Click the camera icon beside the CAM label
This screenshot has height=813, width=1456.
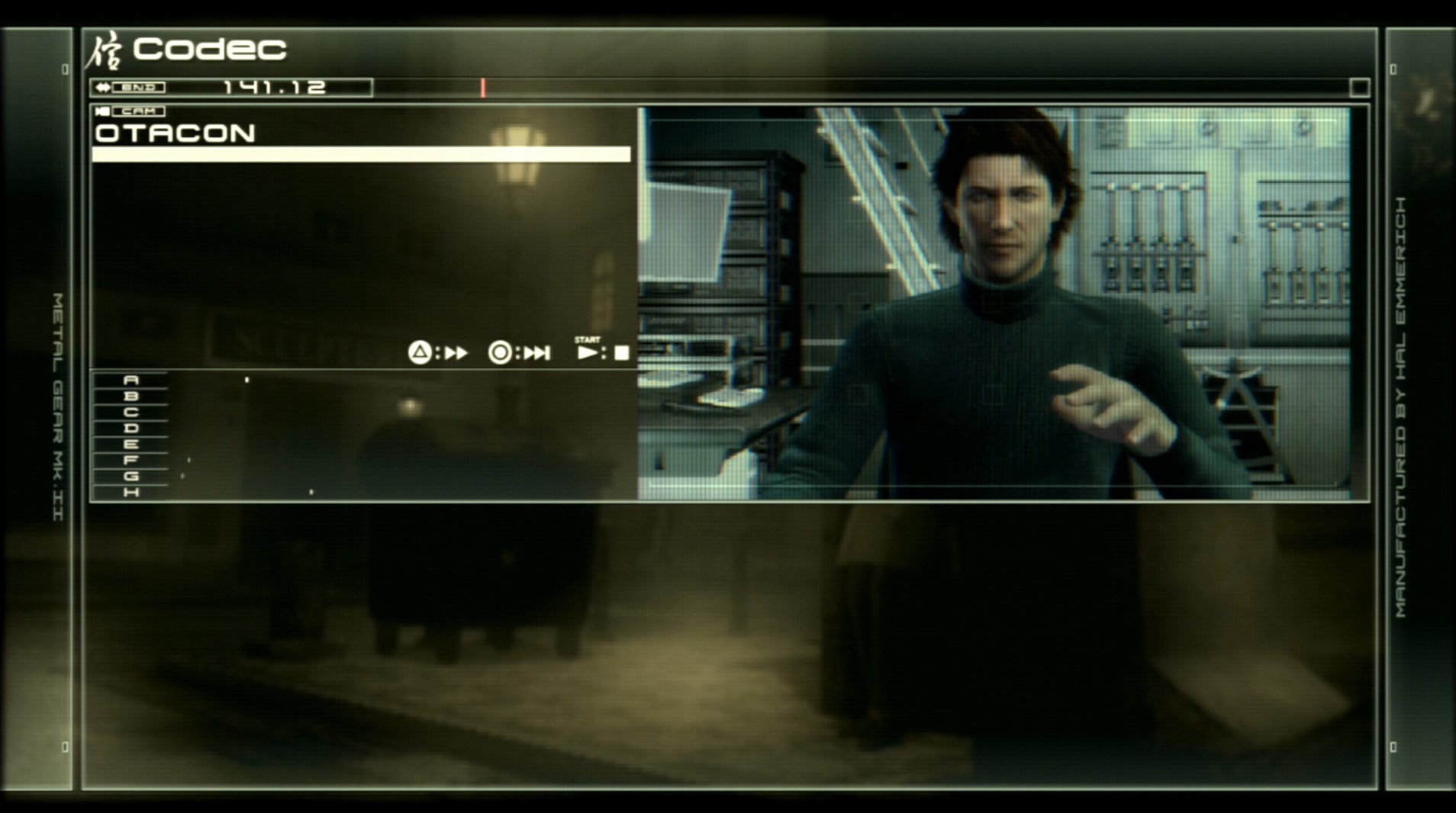click(101, 111)
